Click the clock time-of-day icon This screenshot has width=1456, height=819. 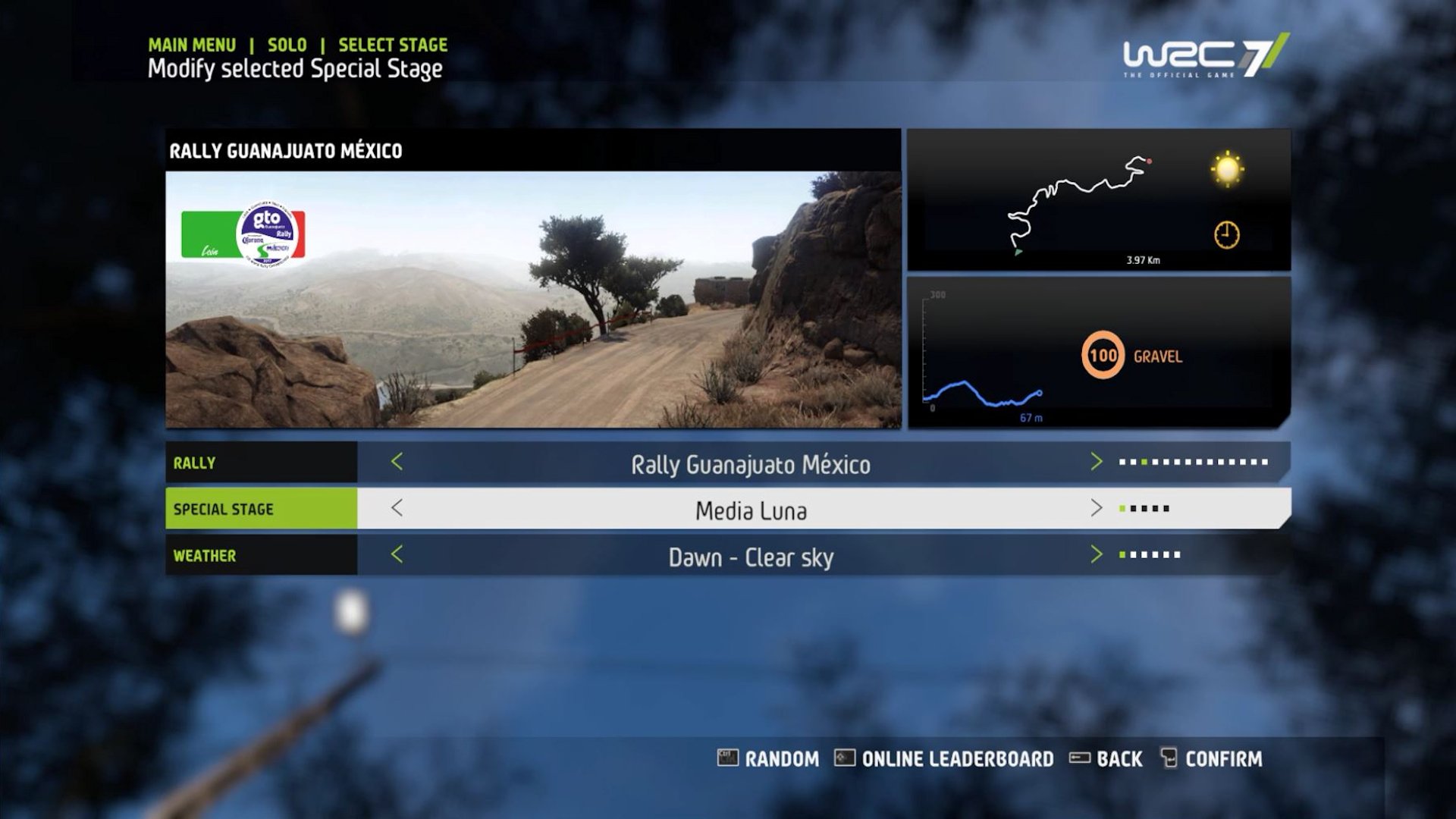[1227, 235]
